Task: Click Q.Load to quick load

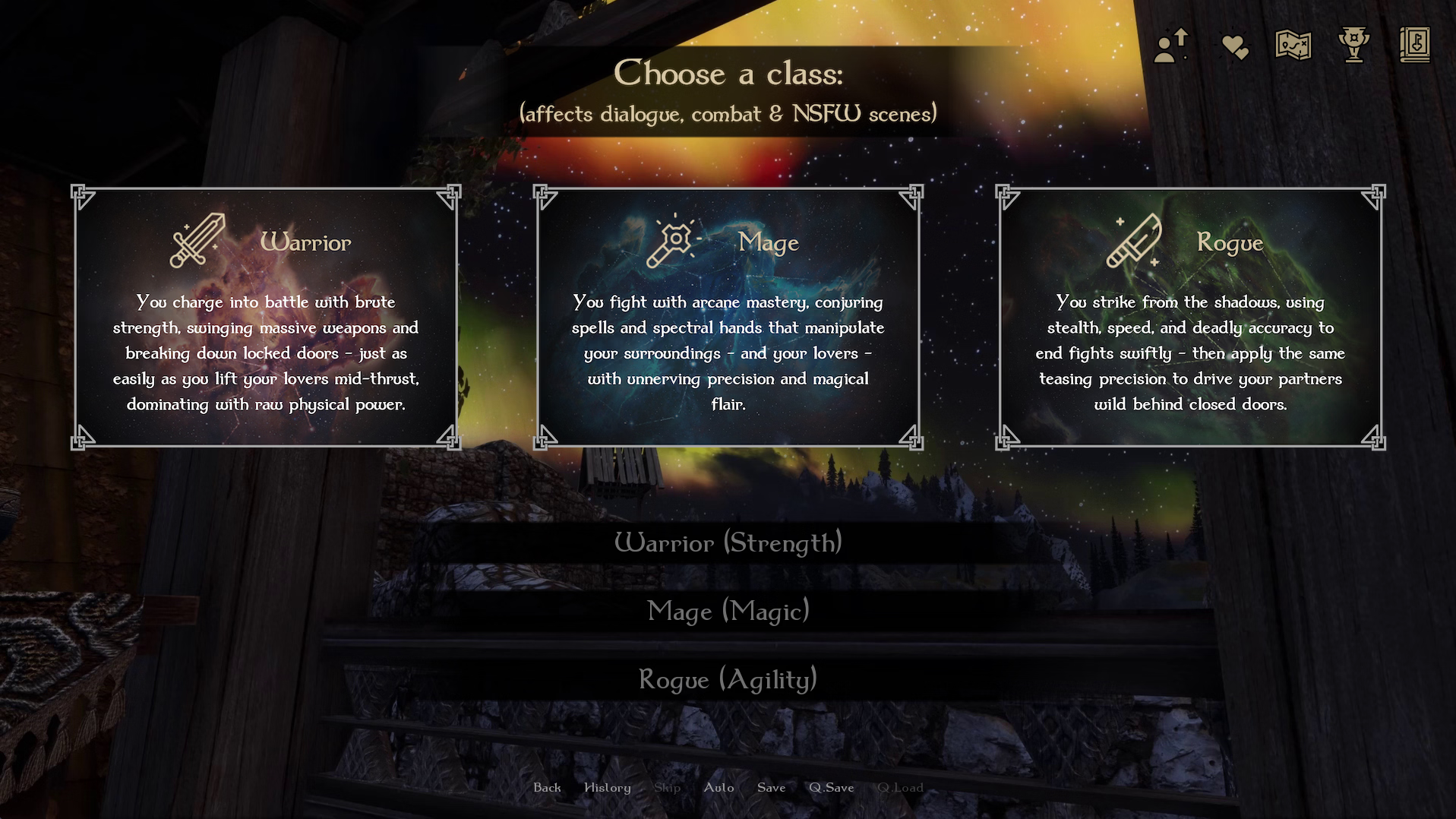Action: click(900, 788)
